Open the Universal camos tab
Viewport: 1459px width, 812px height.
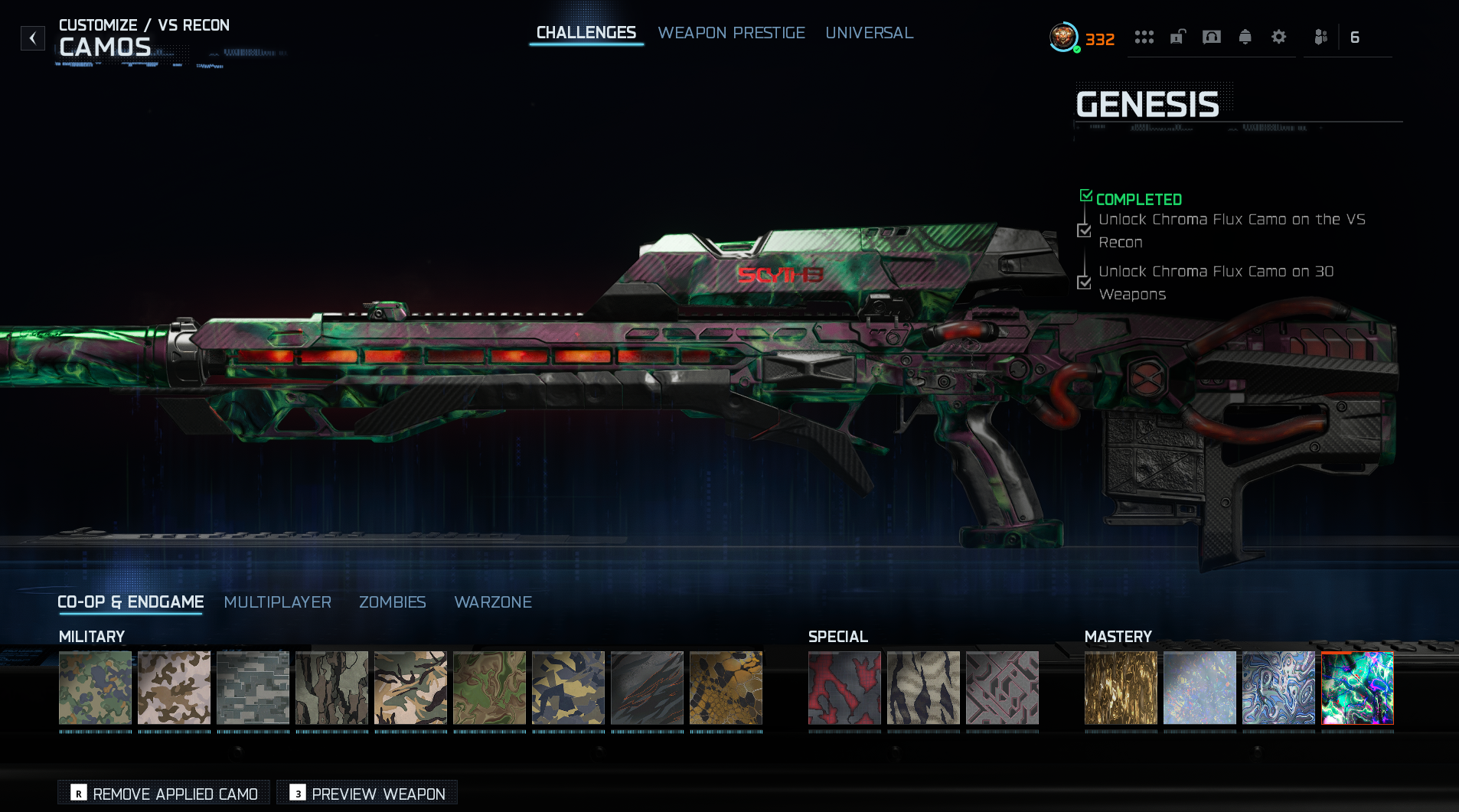(869, 33)
